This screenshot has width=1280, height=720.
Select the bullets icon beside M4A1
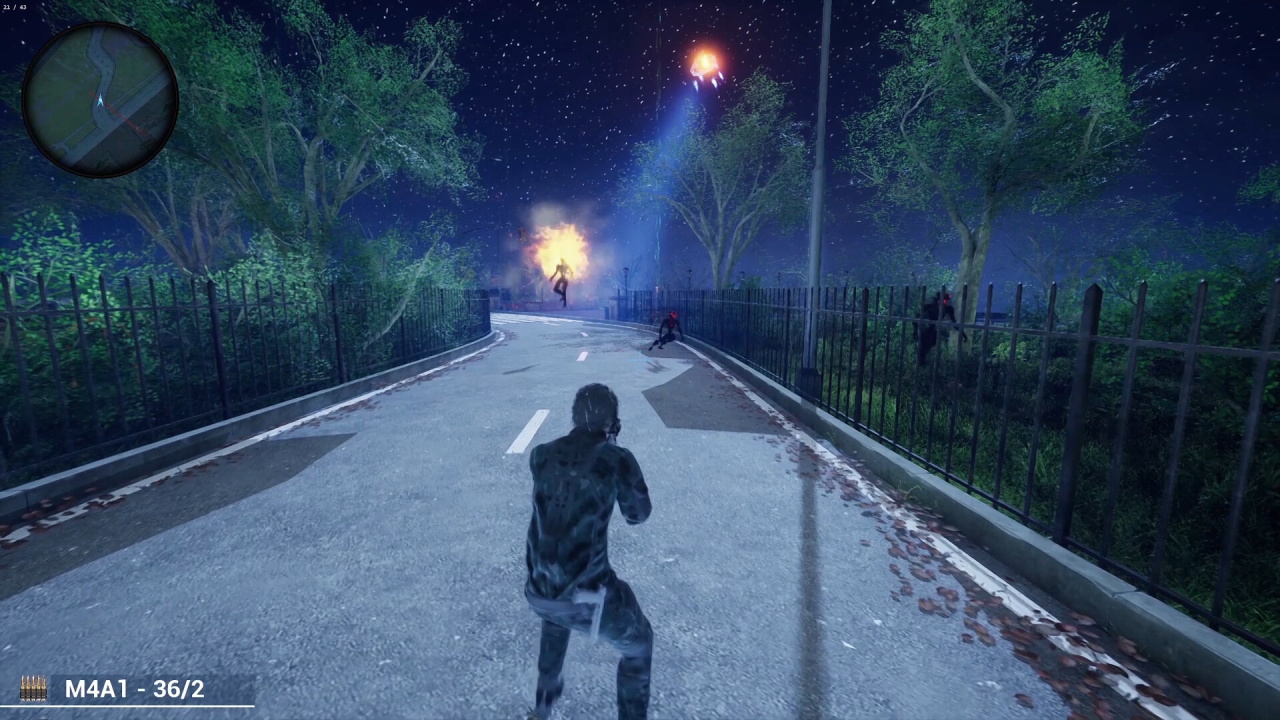33,688
